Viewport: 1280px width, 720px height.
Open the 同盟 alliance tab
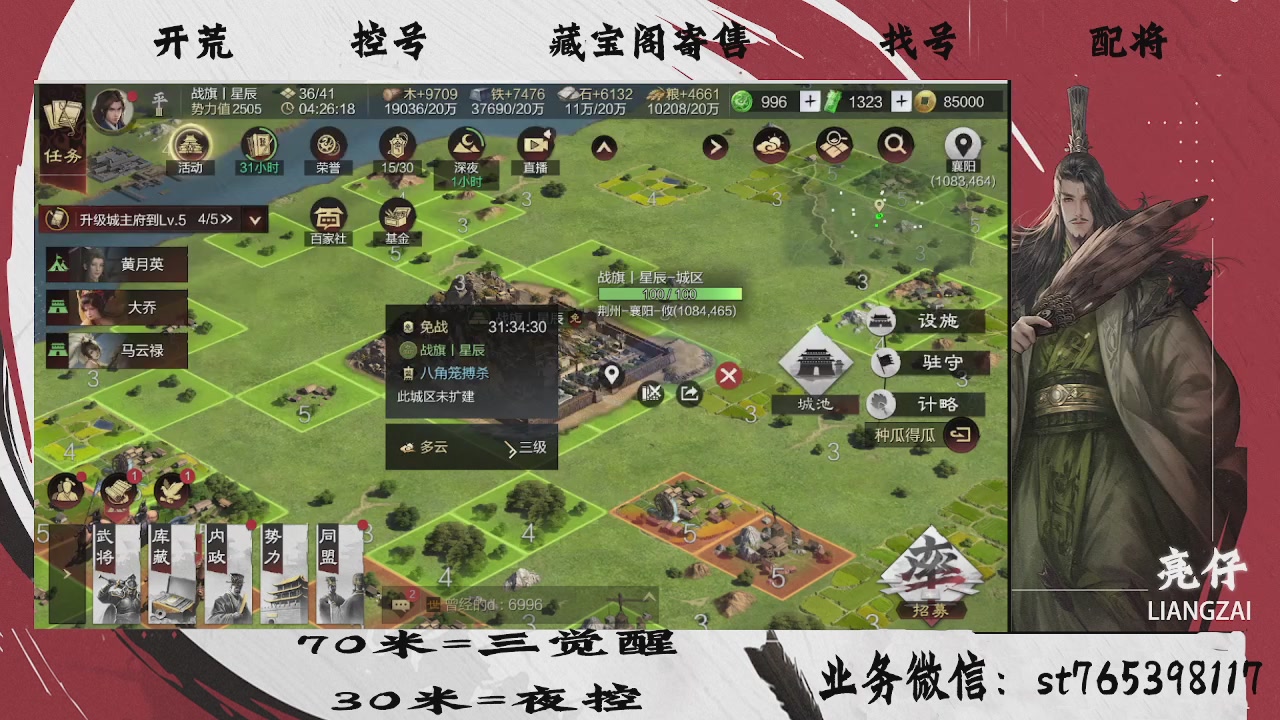(x=340, y=570)
